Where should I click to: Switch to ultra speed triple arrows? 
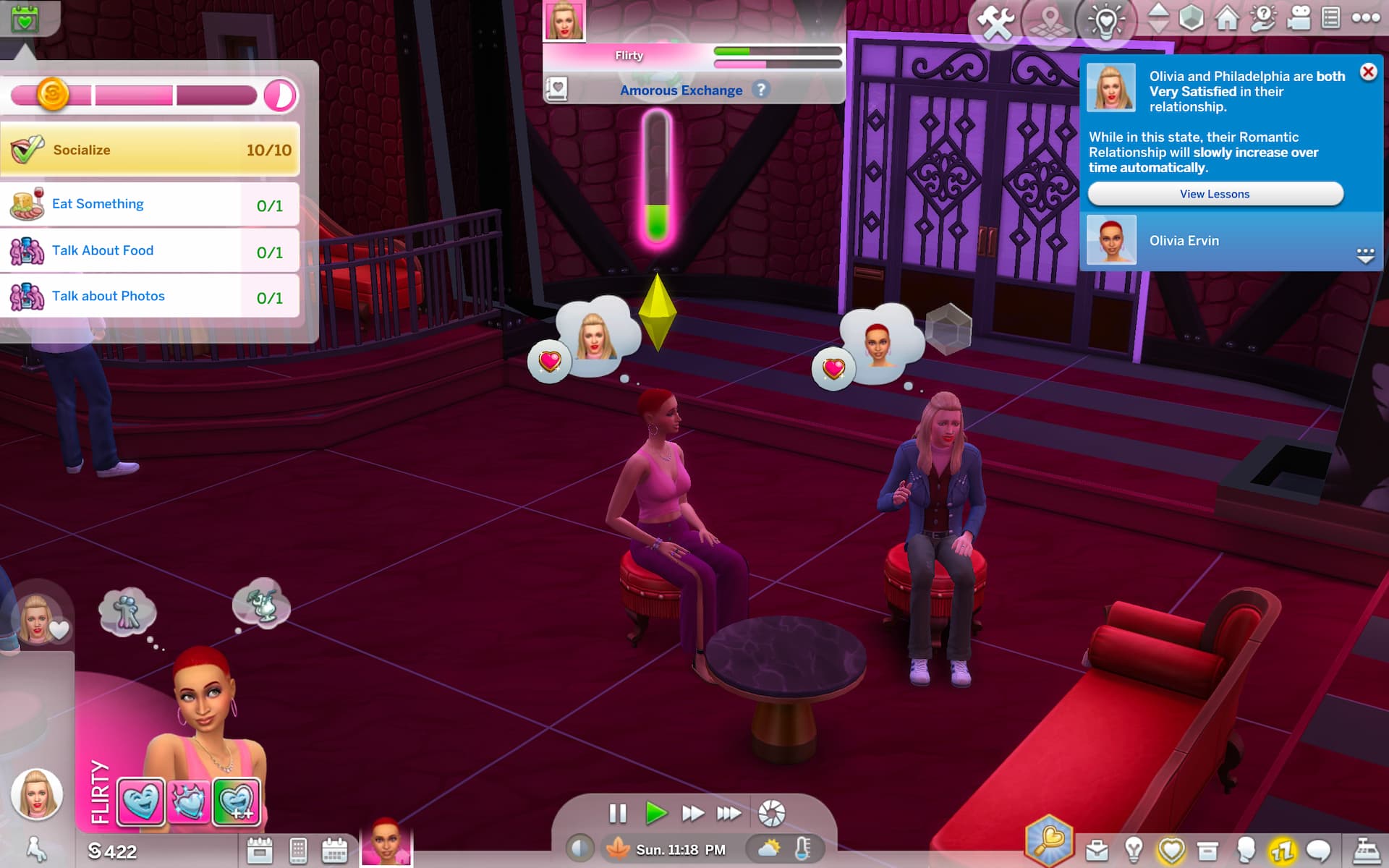(729, 814)
